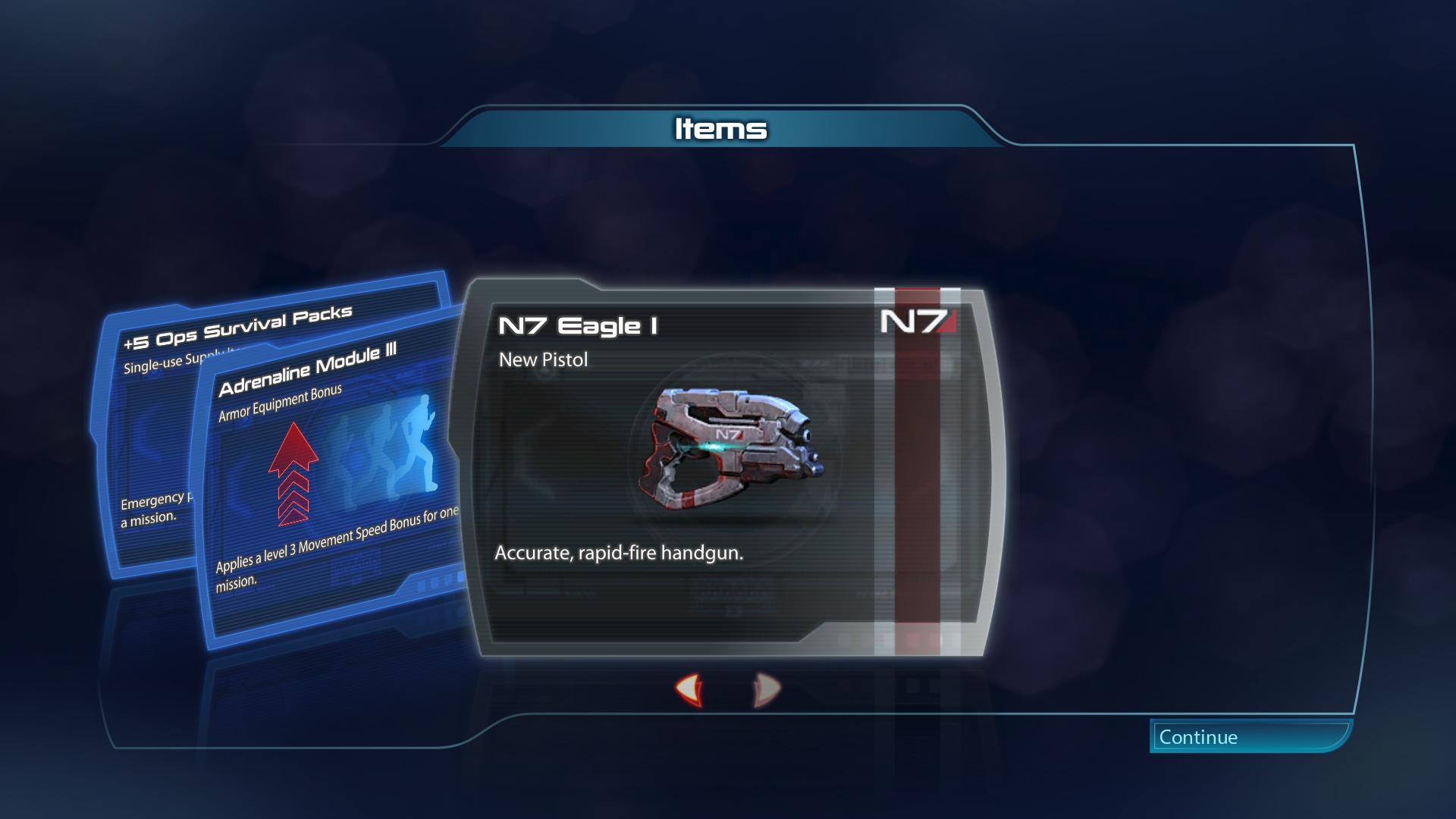Click the Continue button

[1250, 736]
